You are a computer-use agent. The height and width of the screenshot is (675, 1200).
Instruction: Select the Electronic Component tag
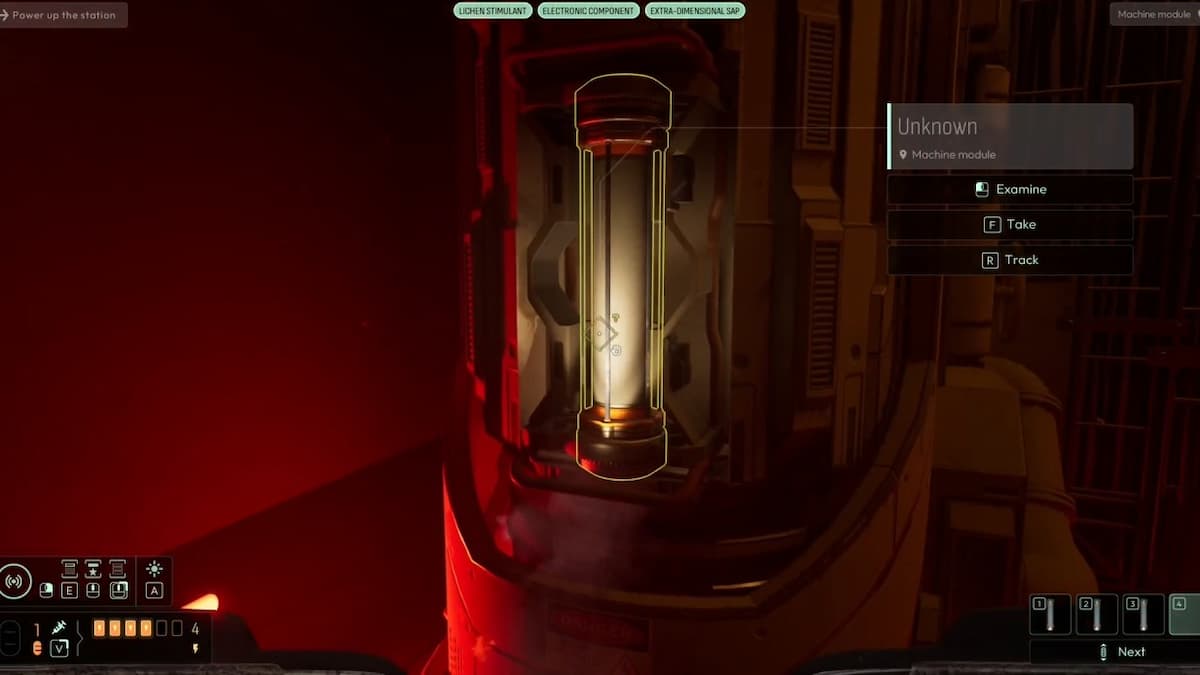(x=589, y=11)
